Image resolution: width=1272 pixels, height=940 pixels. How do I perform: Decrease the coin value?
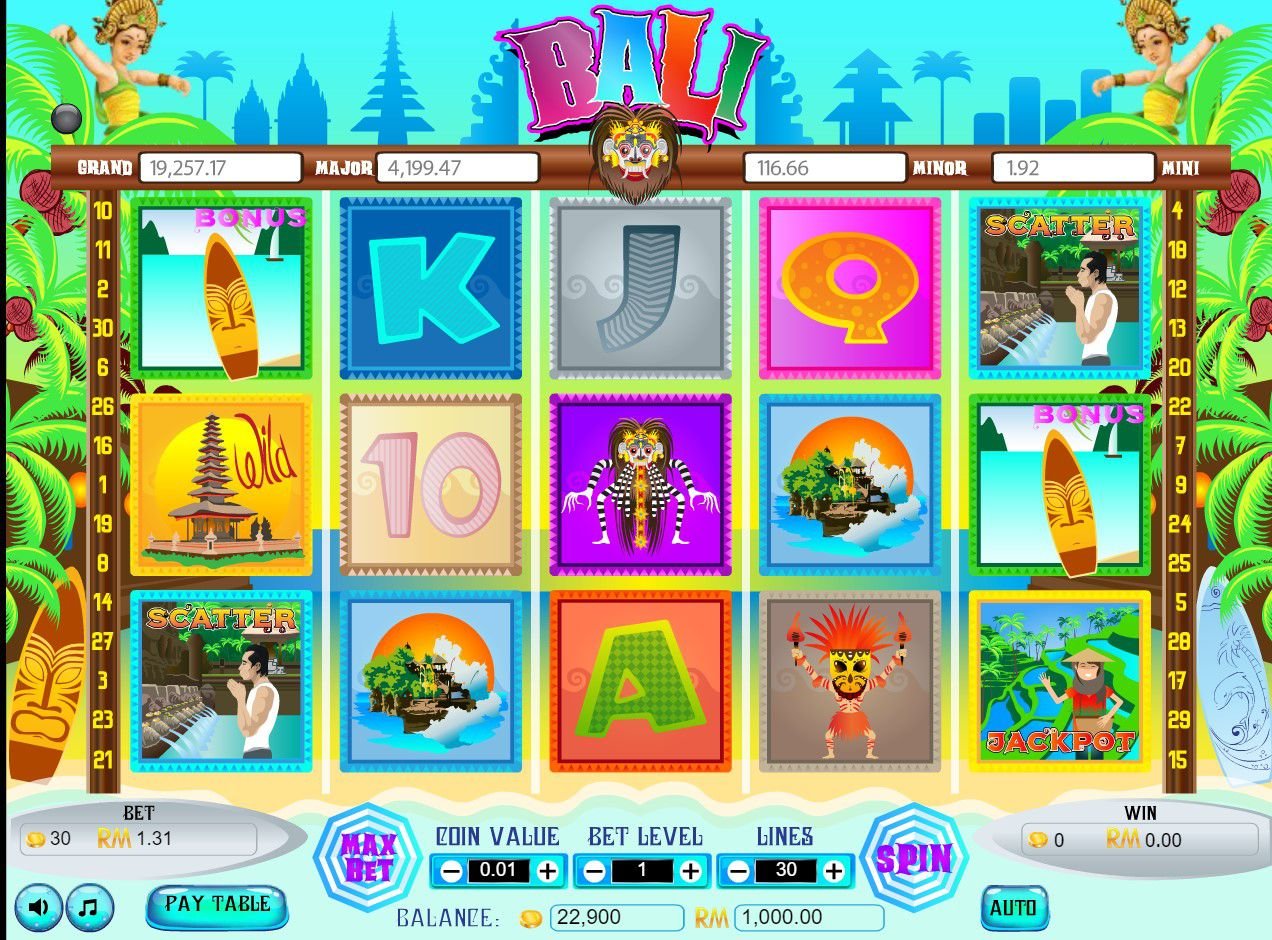pos(451,871)
